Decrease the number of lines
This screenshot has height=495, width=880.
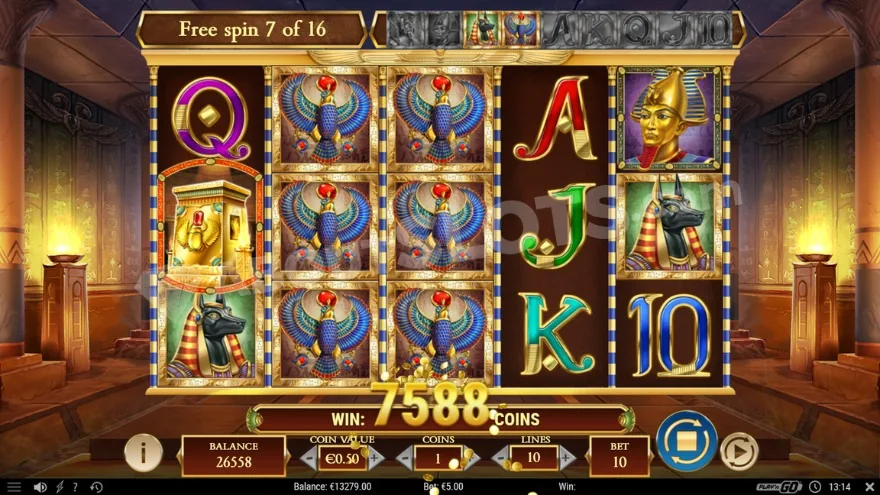500,458
